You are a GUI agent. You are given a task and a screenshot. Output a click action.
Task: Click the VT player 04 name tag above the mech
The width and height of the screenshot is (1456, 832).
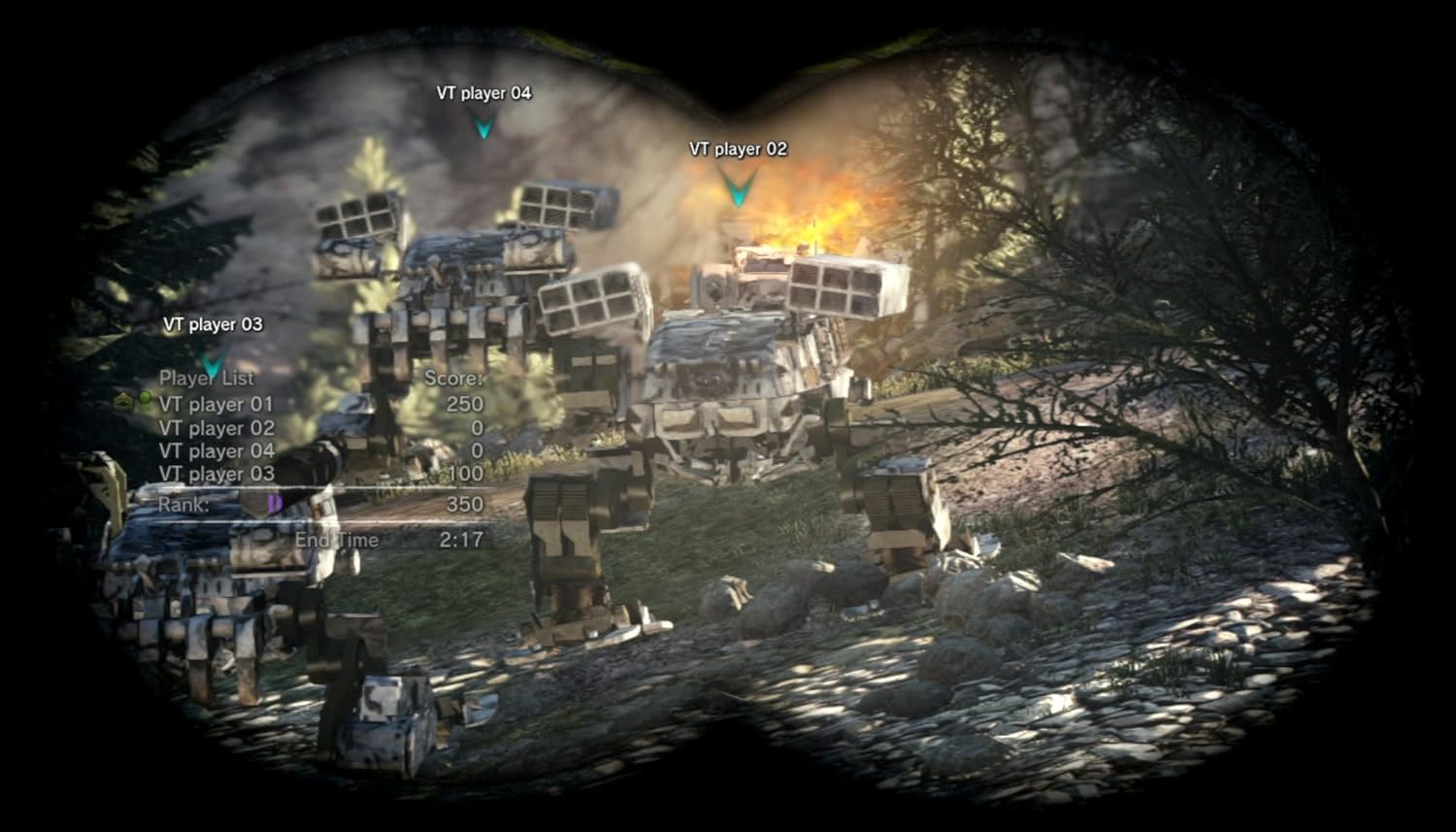(x=483, y=93)
